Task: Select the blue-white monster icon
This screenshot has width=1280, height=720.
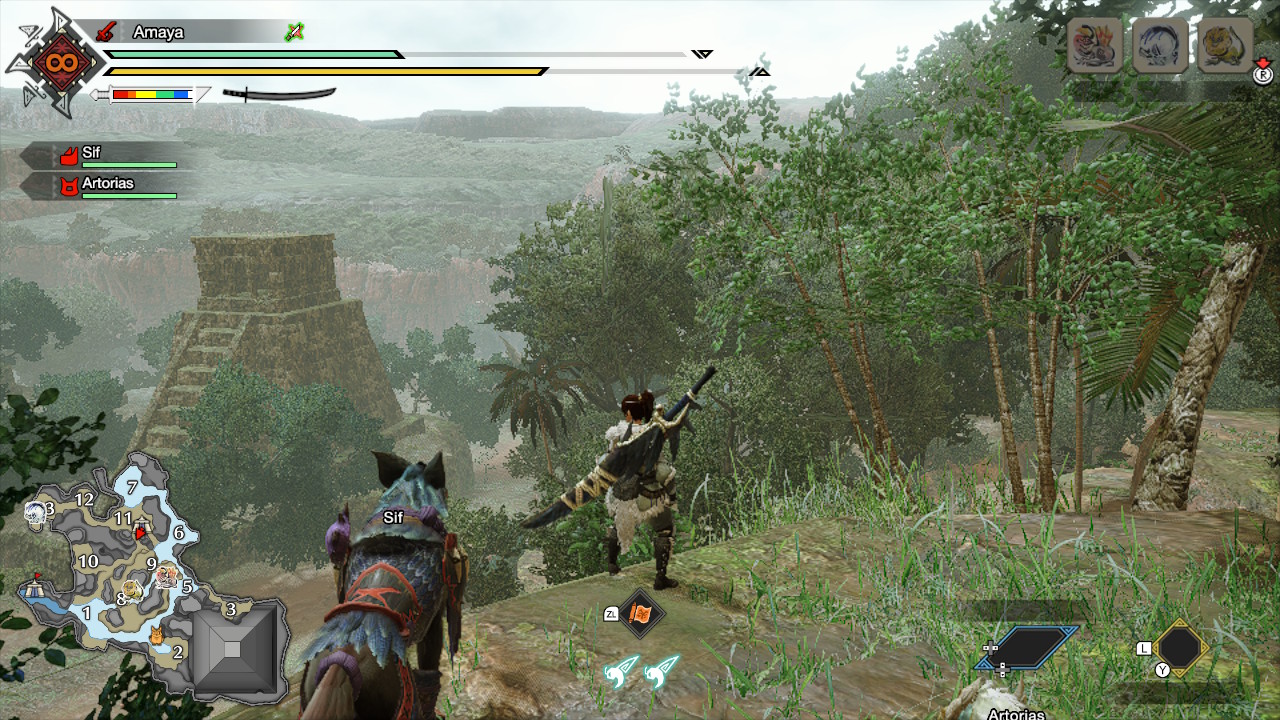Action: click(x=1160, y=45)
